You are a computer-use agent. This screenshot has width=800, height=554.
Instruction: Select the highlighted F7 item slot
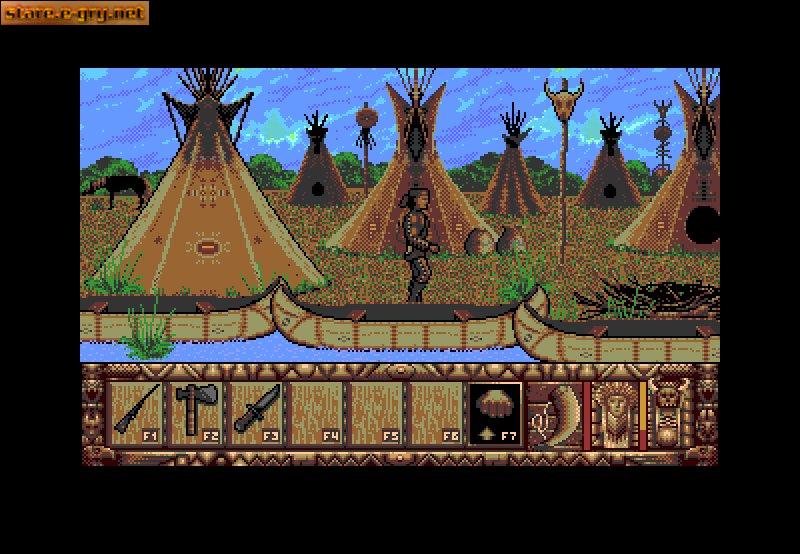coord(495,412)
